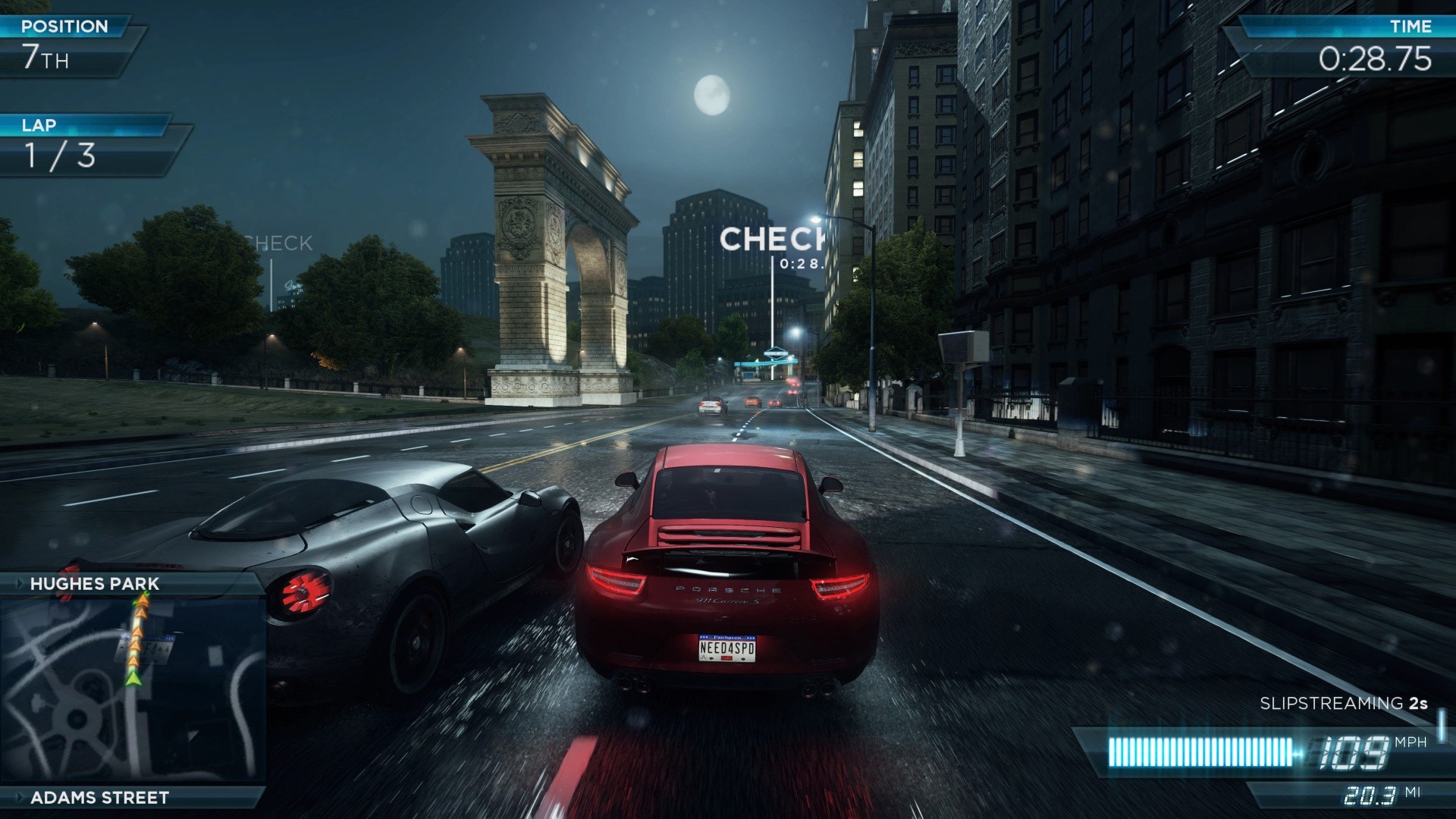The image size is (1456, 819).
Task: Select the Hughes Park district label
Action: click(95, 583)
